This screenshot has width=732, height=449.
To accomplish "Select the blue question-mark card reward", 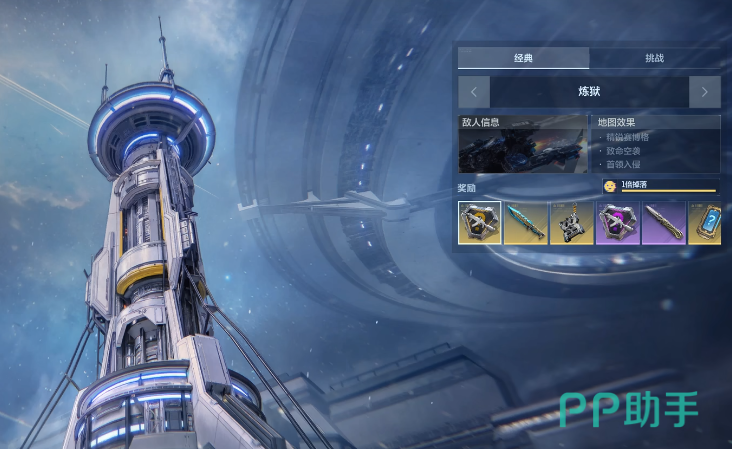I will tap(705, 223).
